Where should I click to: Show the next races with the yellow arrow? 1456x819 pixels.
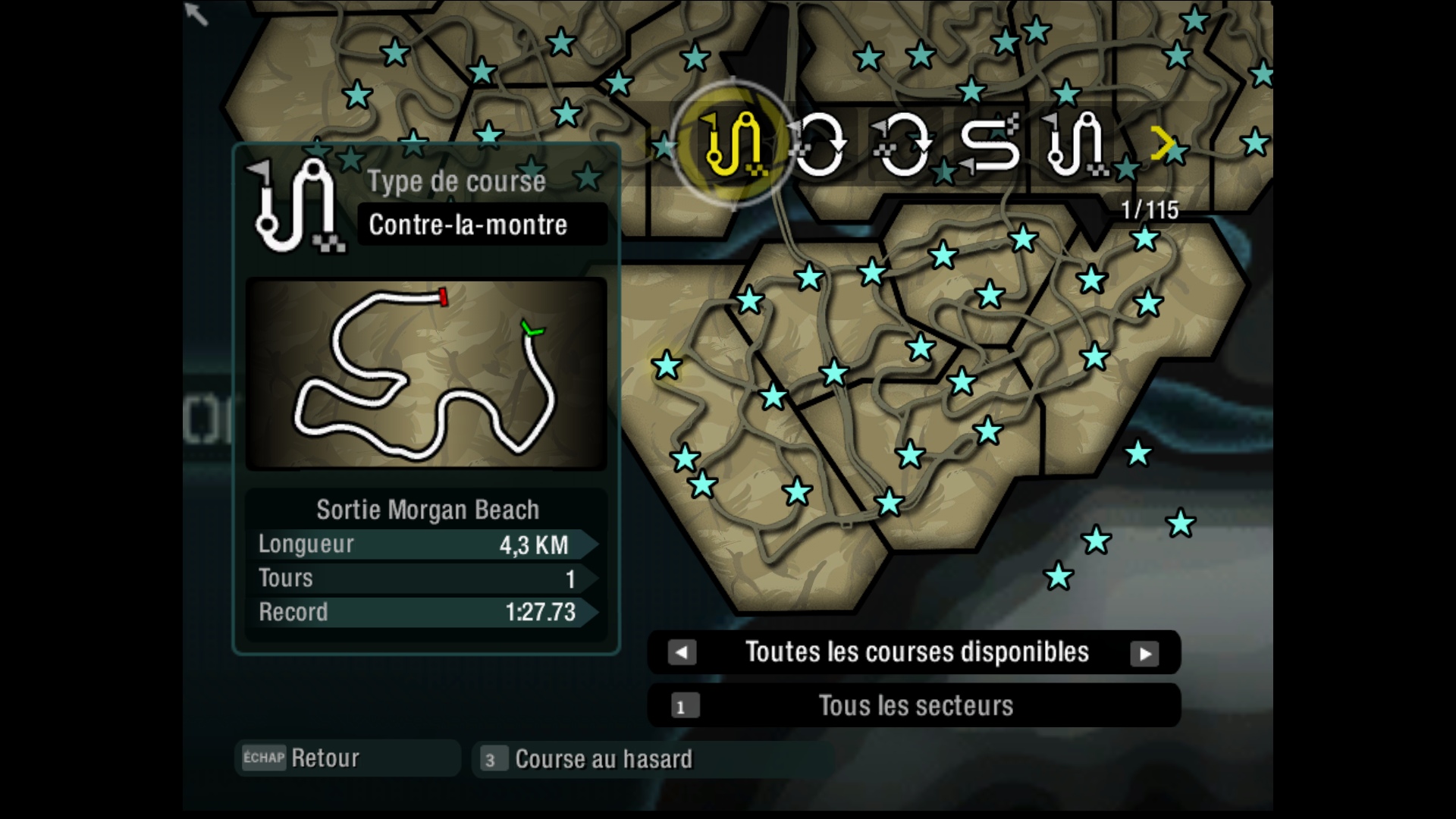coord(1161,143)
